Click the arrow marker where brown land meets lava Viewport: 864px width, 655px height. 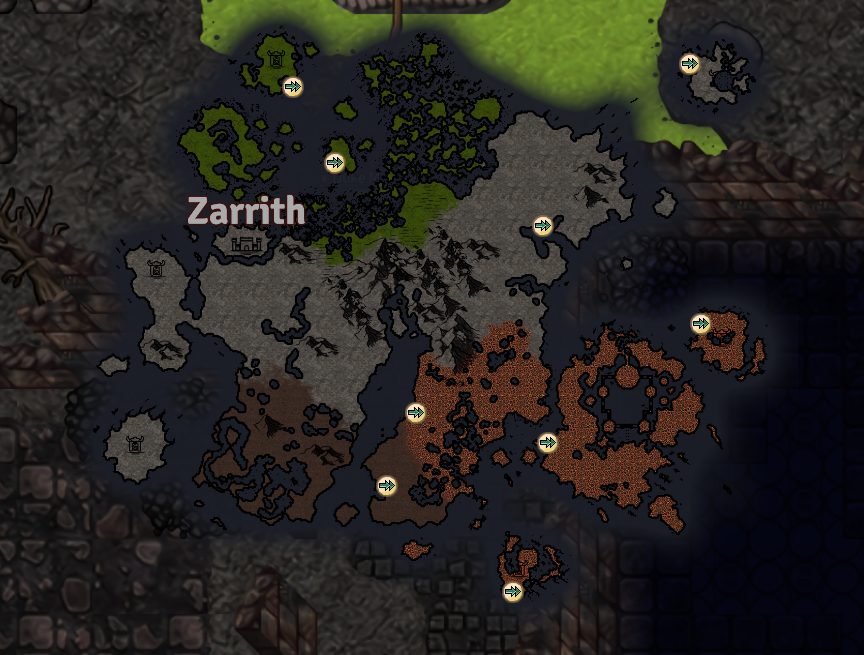coord(416,412)
